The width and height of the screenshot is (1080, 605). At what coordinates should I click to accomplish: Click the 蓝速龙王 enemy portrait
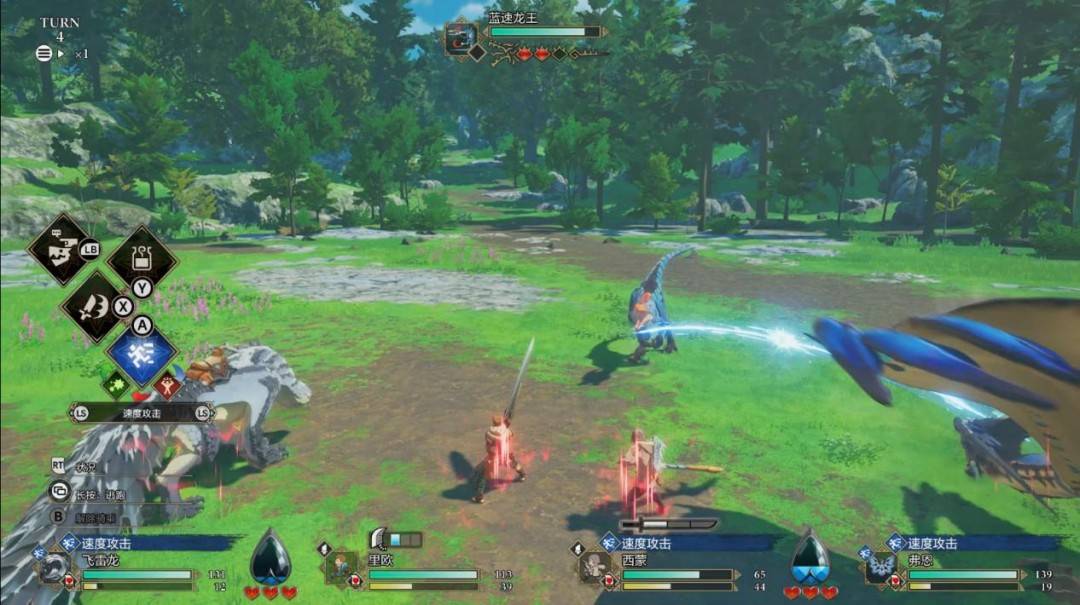[x=460, y=38]
